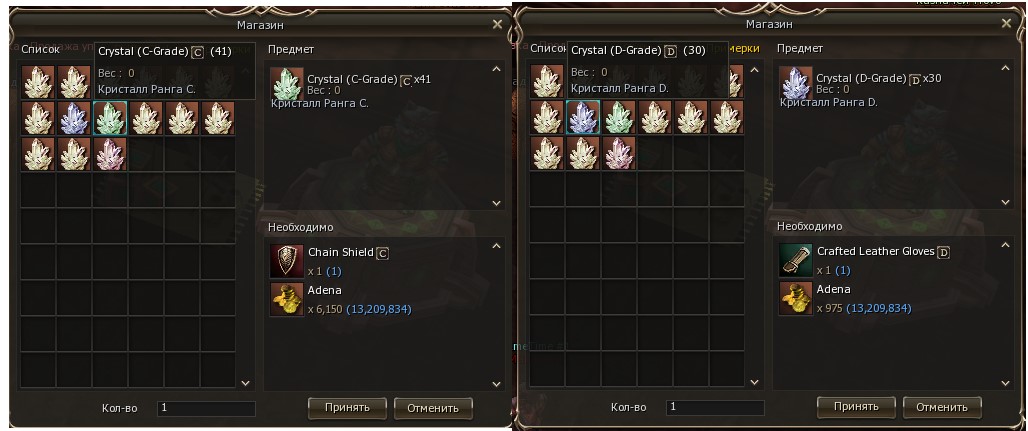Viewport: 1028px width, 431px height.
Task: Close the shop window offering Crystal C-Grade
Action: pyautogui.click(x=499, y=24)
